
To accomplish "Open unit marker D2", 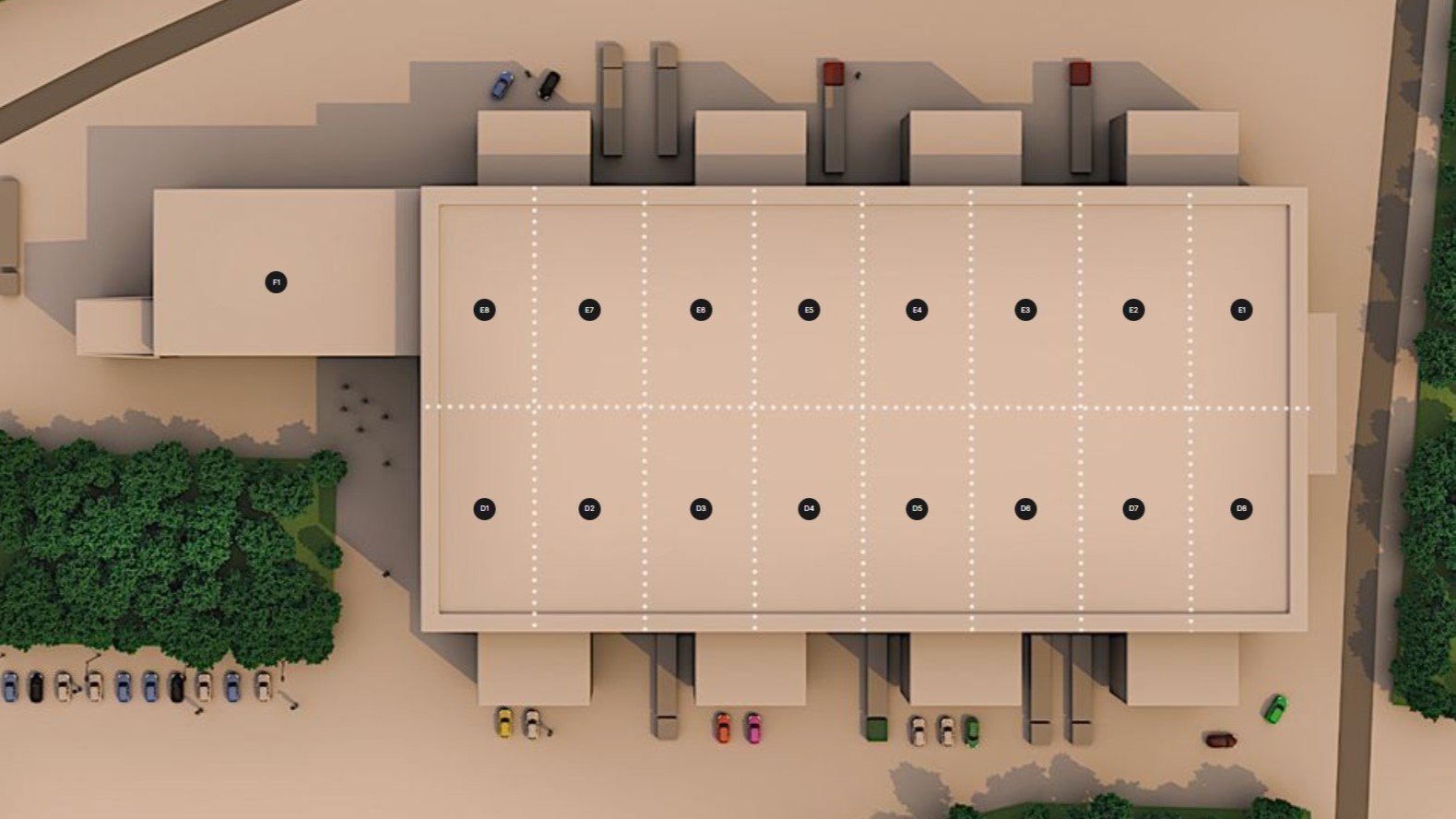I will click(x=589, y=508).
